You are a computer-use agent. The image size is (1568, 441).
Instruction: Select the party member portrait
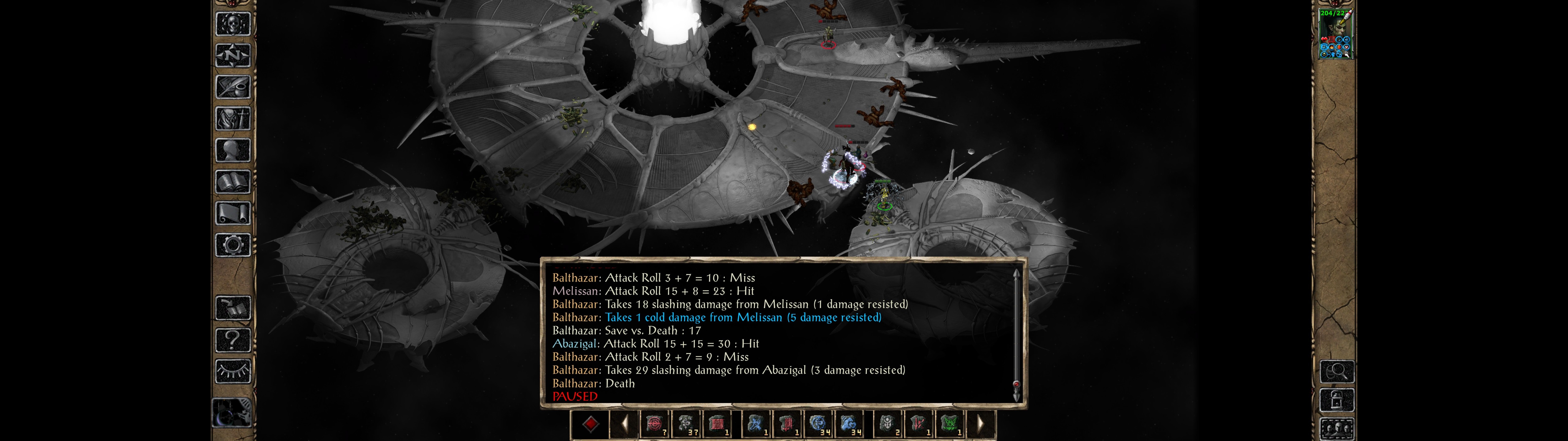click(x=1335, y=34)
